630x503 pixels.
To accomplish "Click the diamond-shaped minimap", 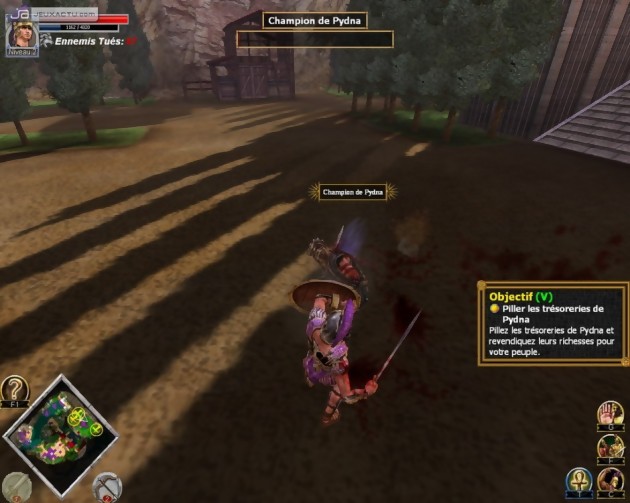I will (60, 434).
